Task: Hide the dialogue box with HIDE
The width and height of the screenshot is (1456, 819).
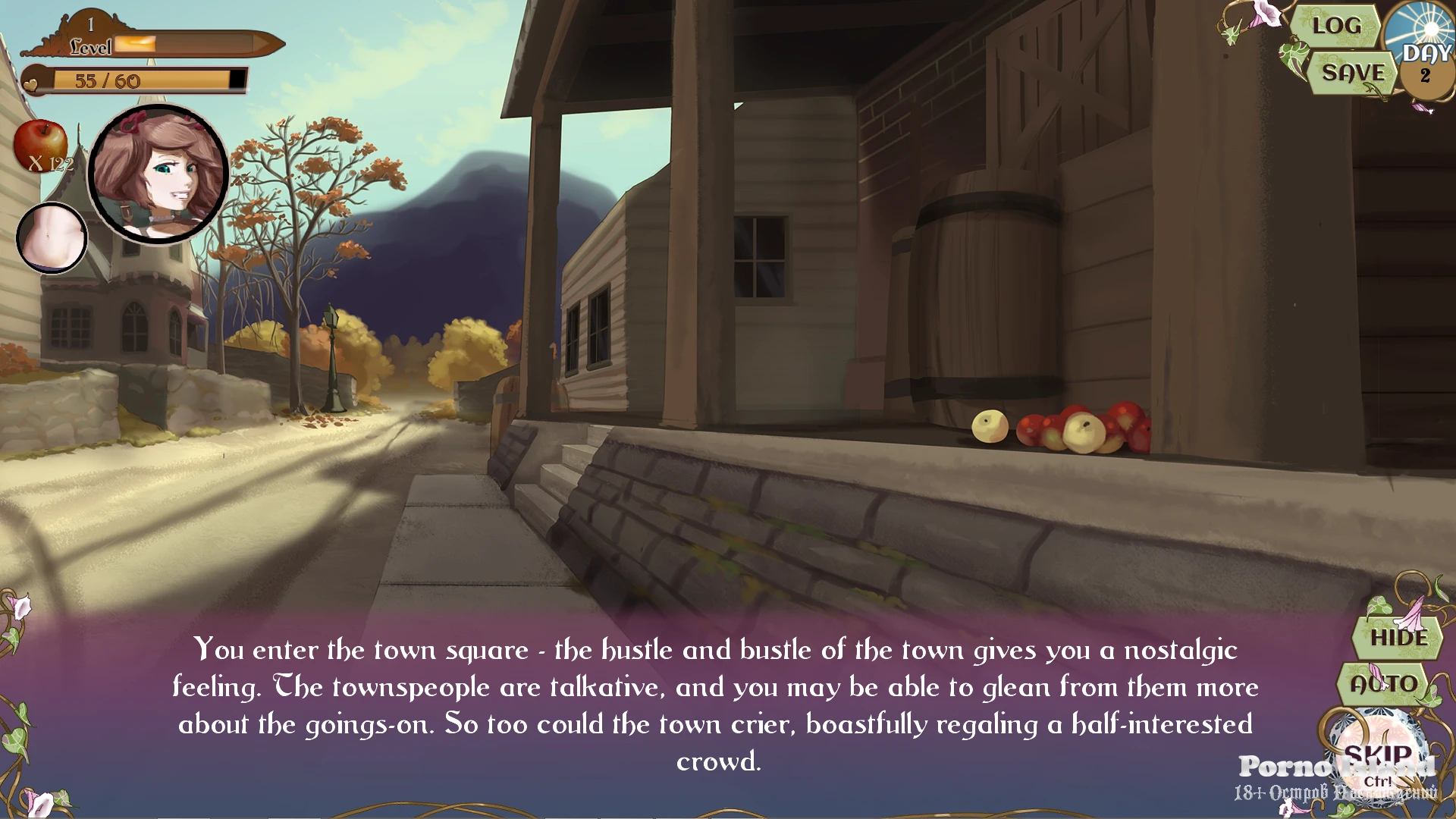Action: click(x=1398, y=638)
